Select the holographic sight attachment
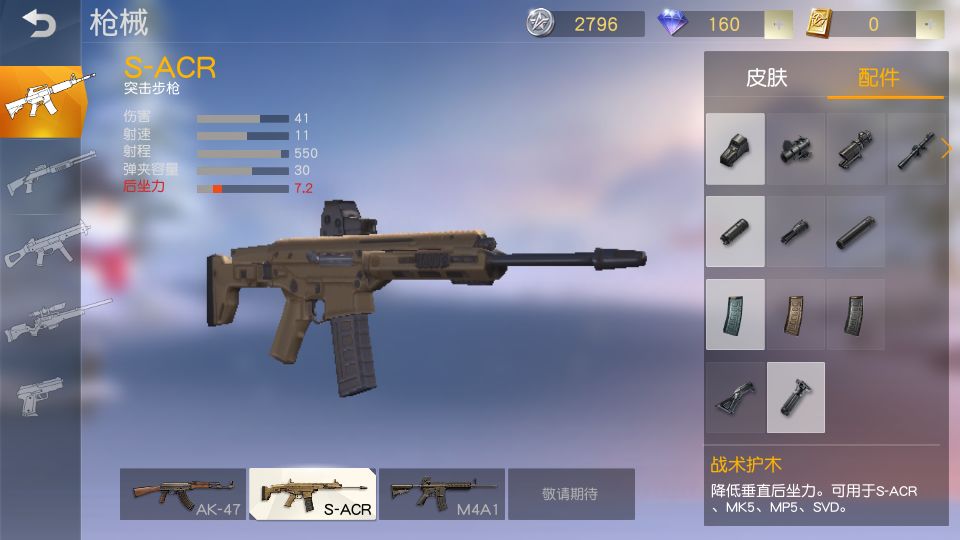Screen dimensions: 960x540 pyautogui.click(x=735, y=149)
